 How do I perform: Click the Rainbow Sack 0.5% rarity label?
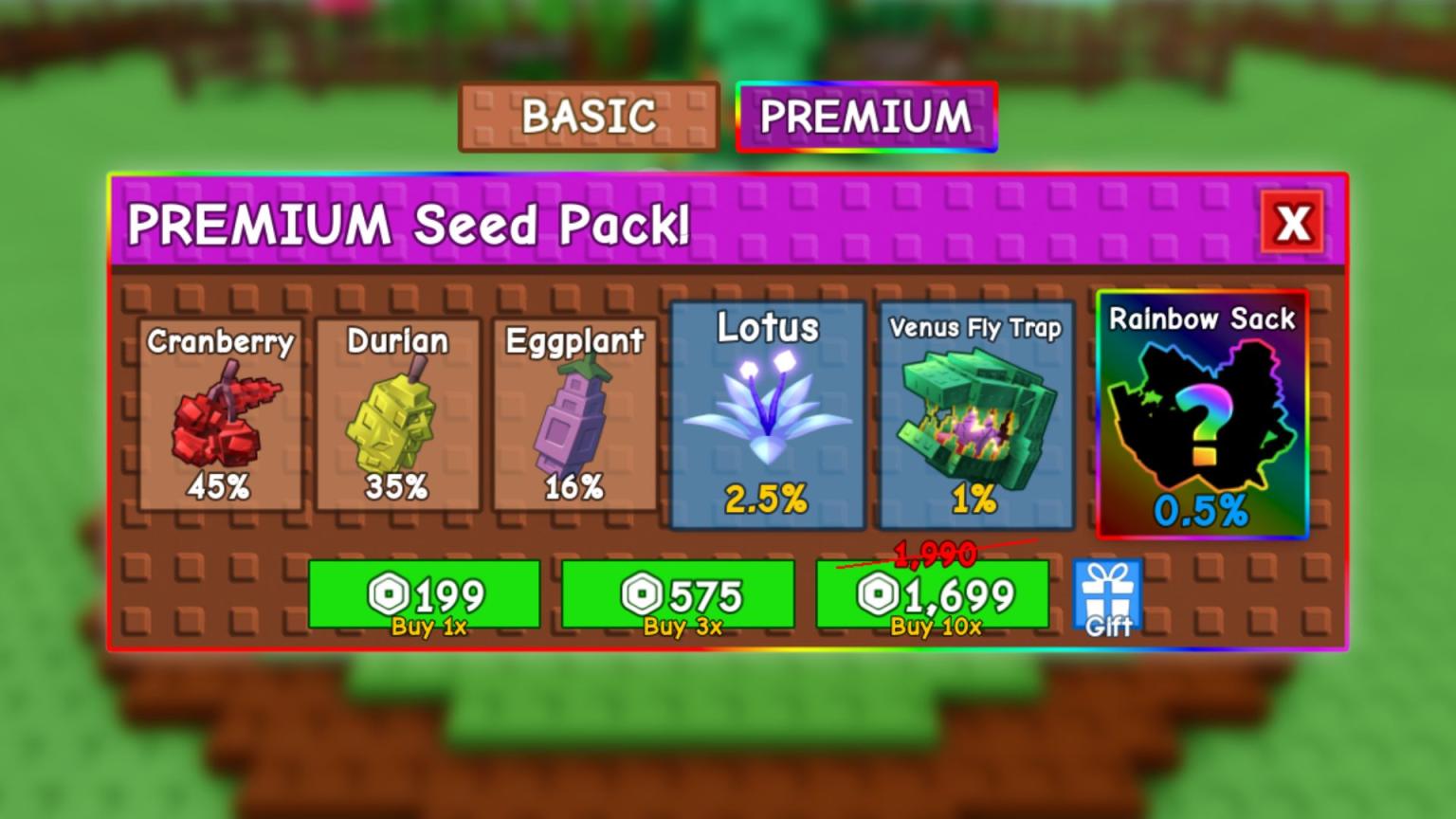(1202, 512)
